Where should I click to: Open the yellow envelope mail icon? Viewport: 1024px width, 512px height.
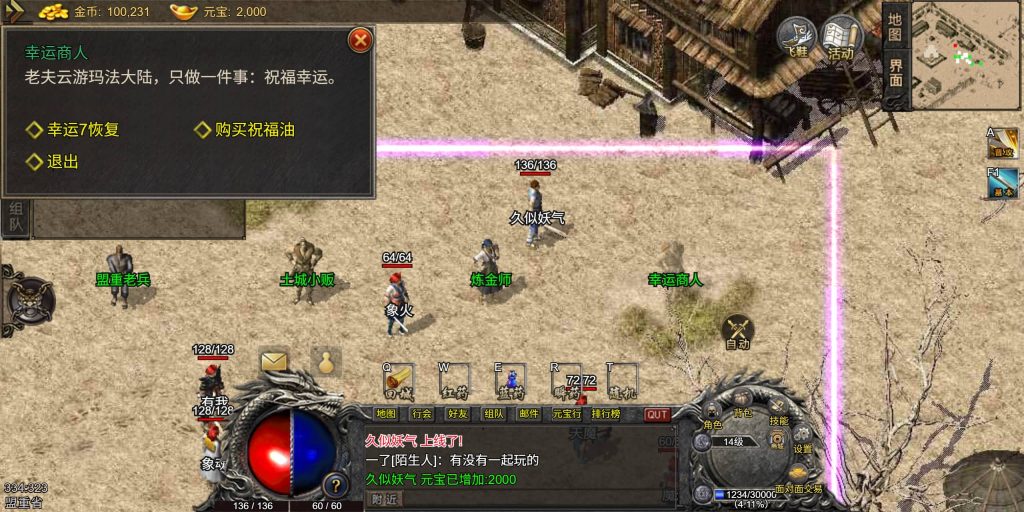(x=274, y=361)
